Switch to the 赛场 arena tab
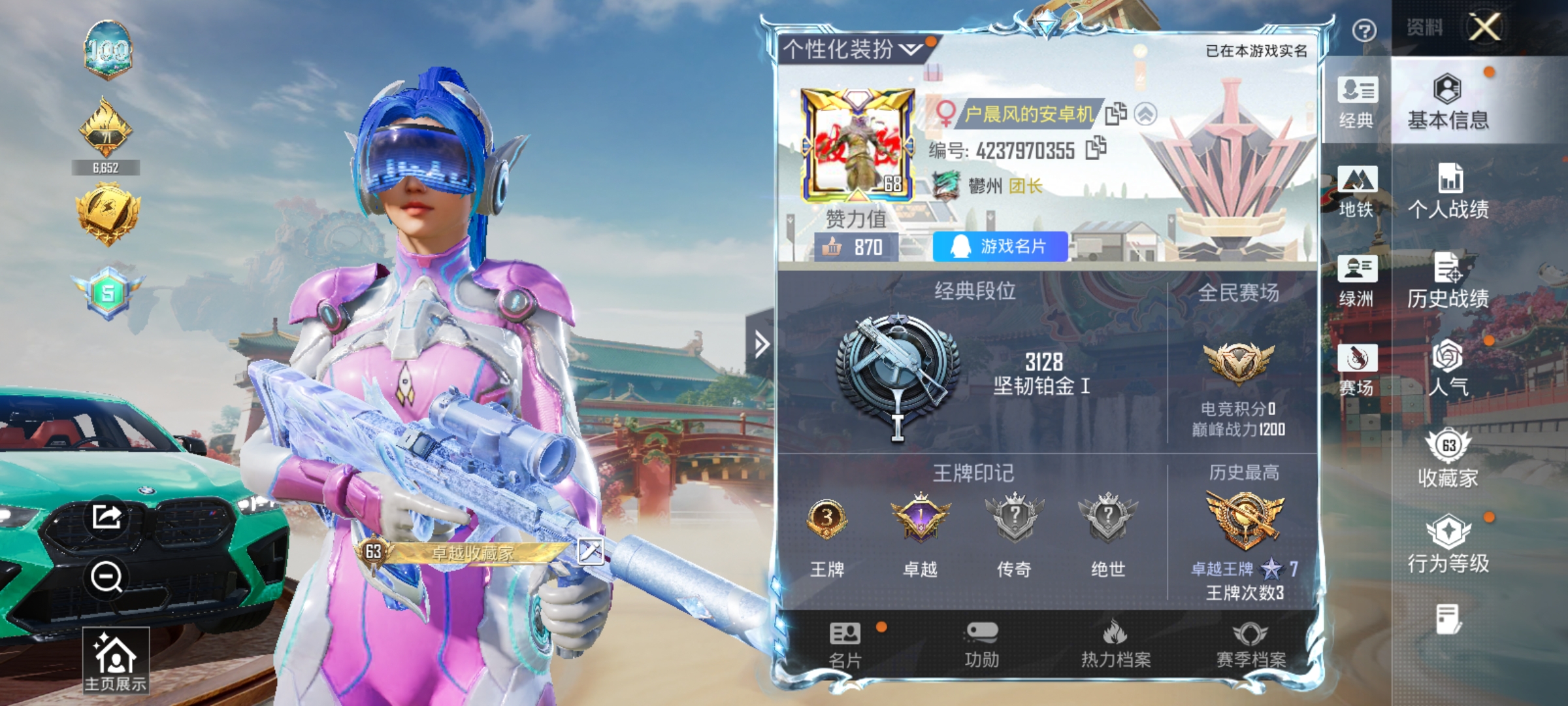Screen dimensions: 1568x706 (1357, 369)
